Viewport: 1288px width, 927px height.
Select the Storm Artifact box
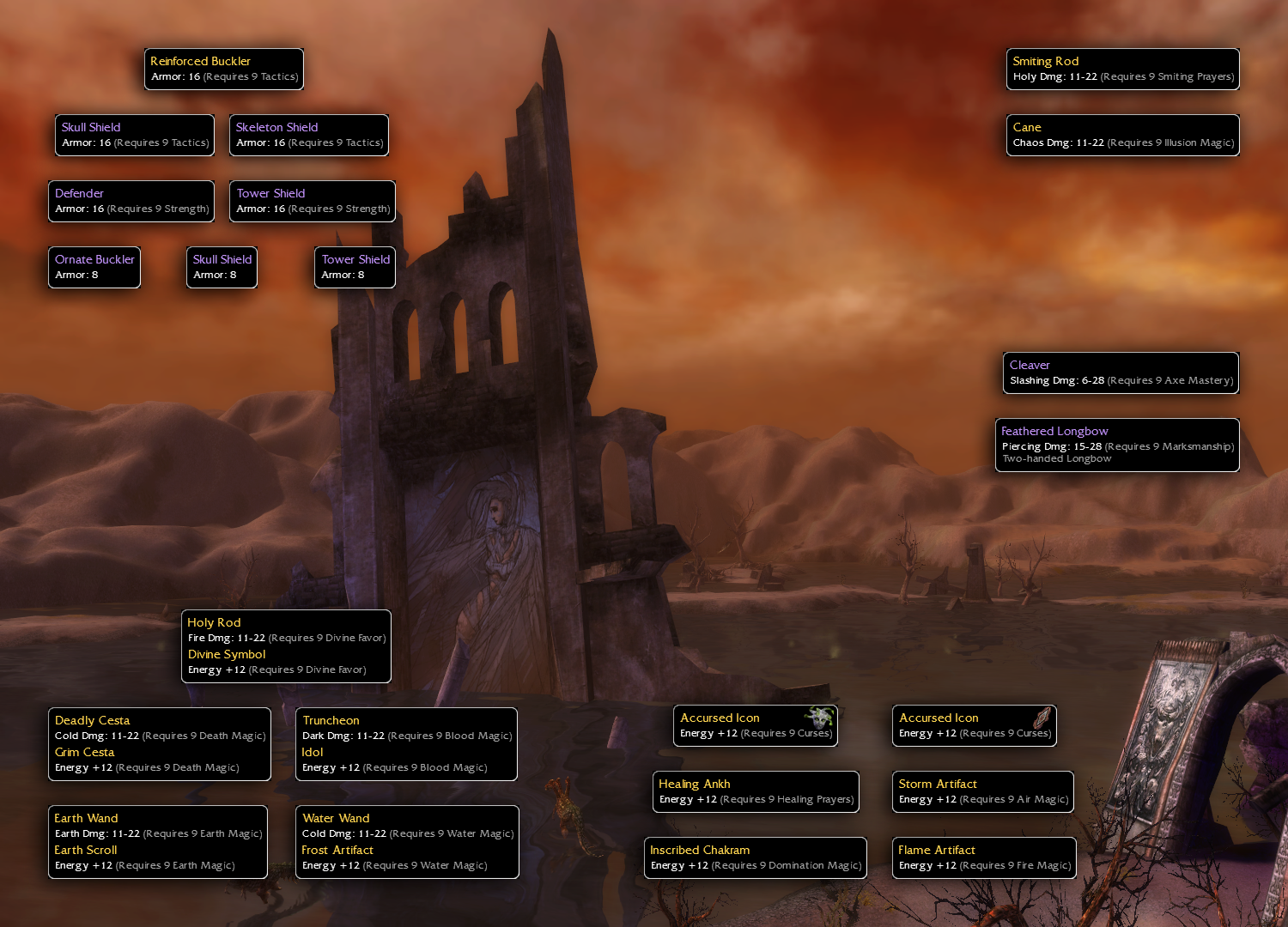983,791
